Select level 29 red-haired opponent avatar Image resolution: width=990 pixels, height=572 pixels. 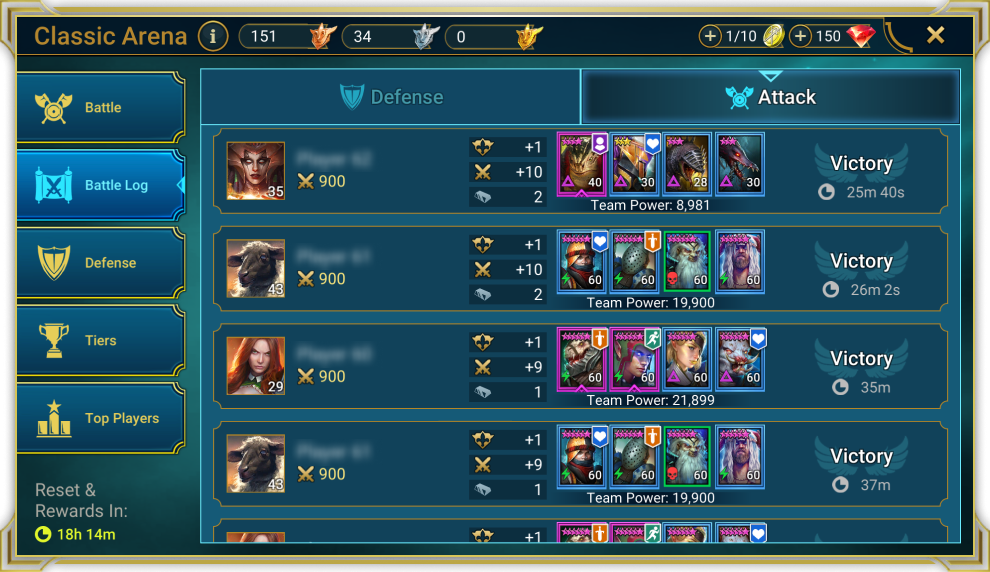pos(255,366)
